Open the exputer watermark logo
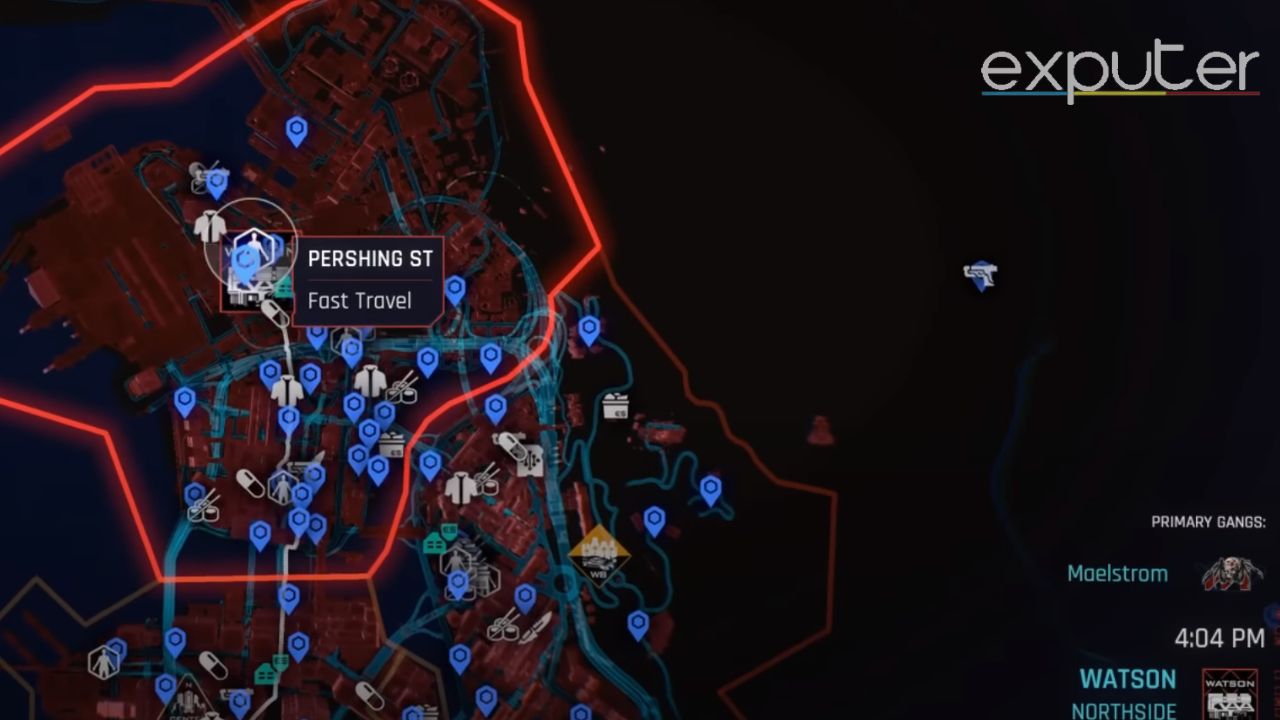 coord(1119,72)
